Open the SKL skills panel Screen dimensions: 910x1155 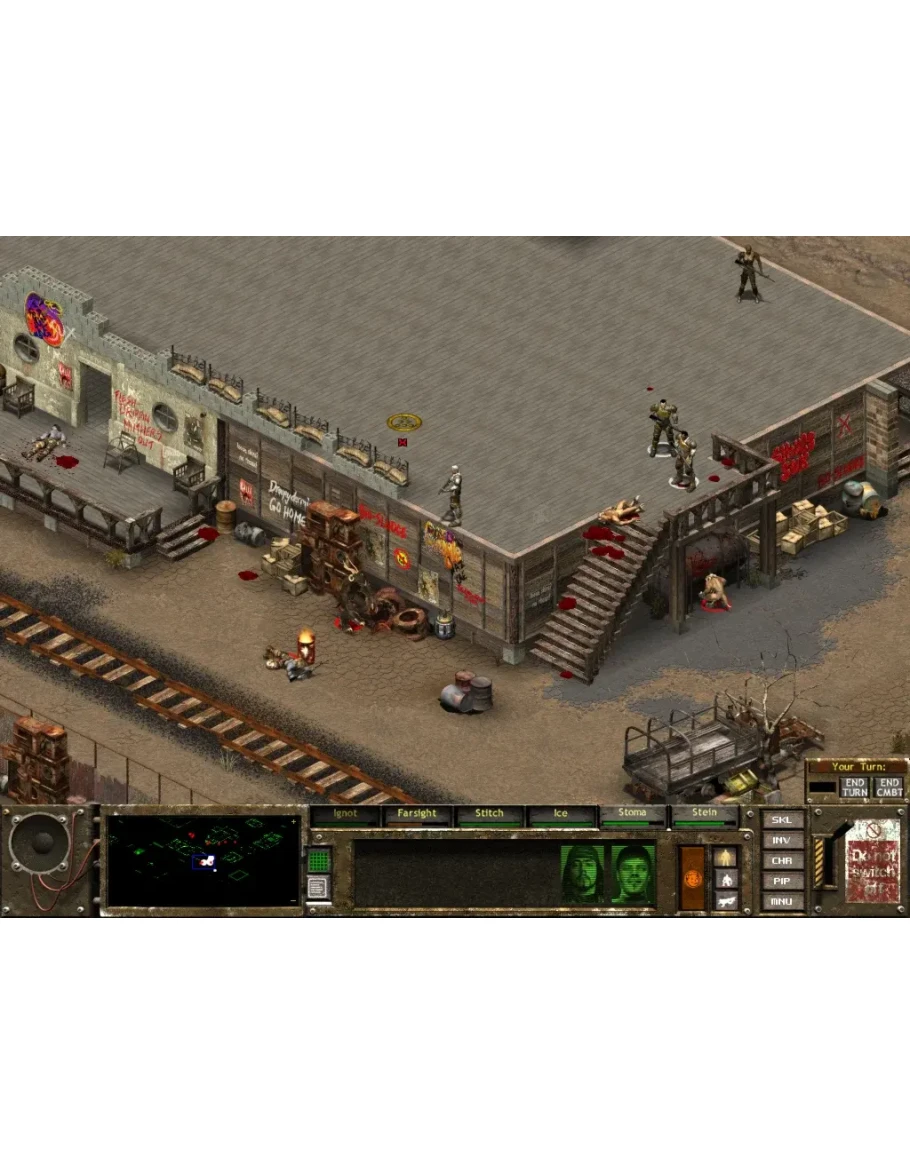pyautogui.click(x=782, y=820)
